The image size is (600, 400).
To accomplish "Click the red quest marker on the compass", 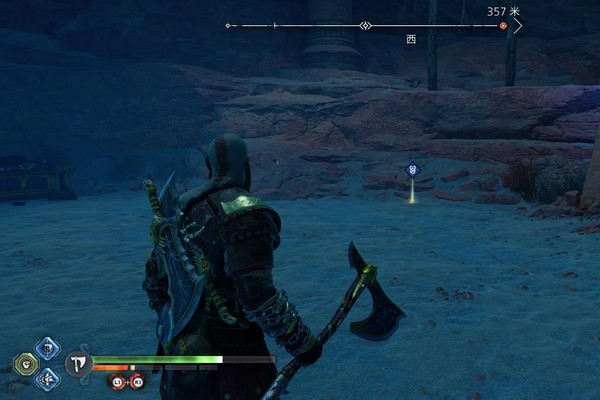I will tap(503, 25).
